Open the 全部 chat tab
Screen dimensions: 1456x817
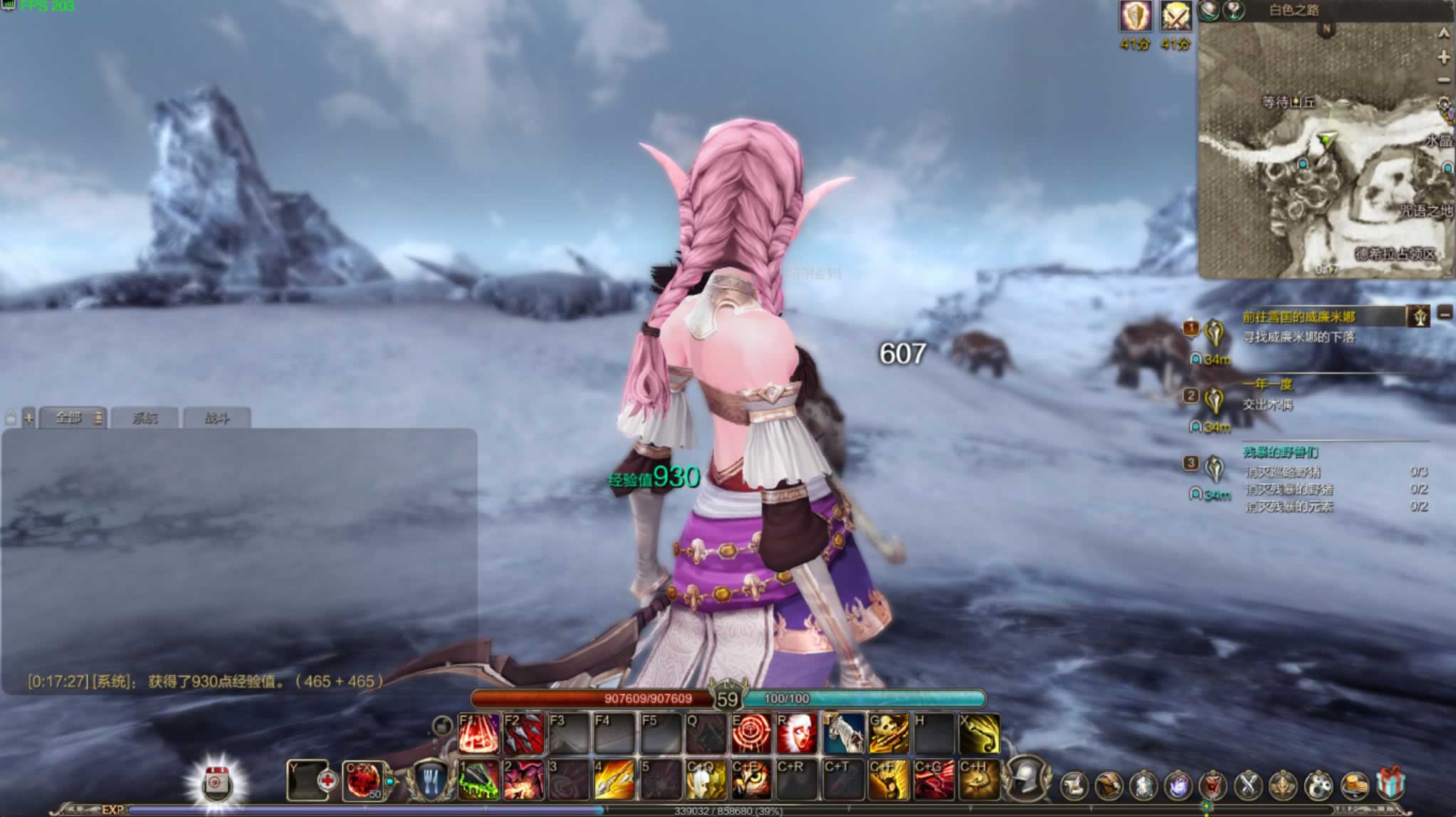point(69,417)
